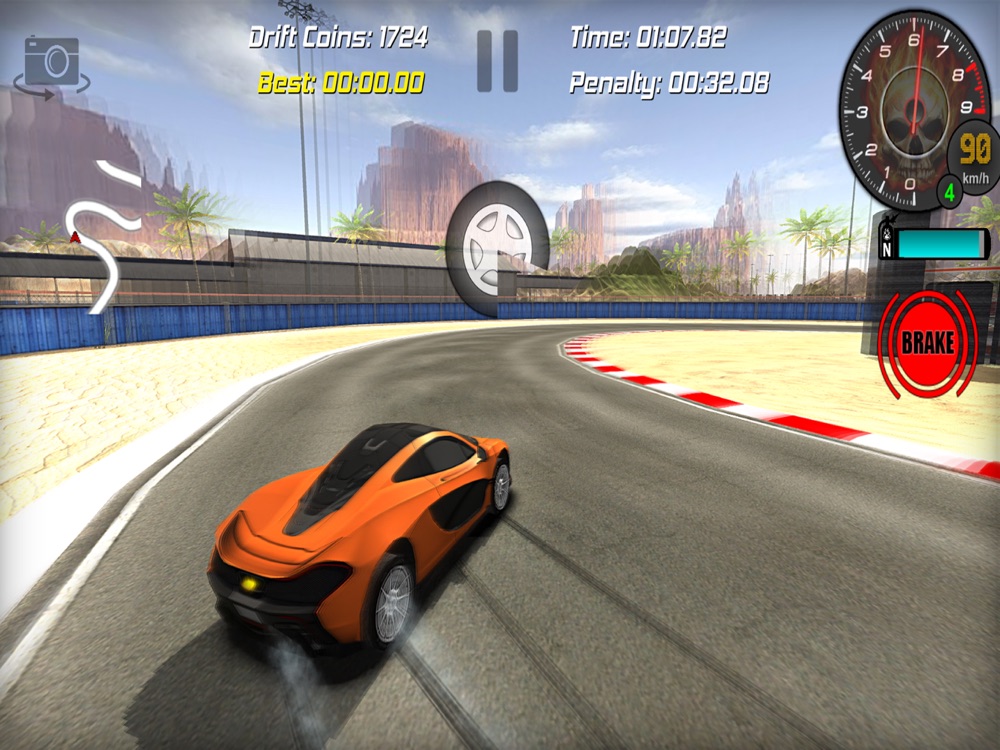Activate the nitro boost gauge
The image size is (1000, 750).
point(934,244)
